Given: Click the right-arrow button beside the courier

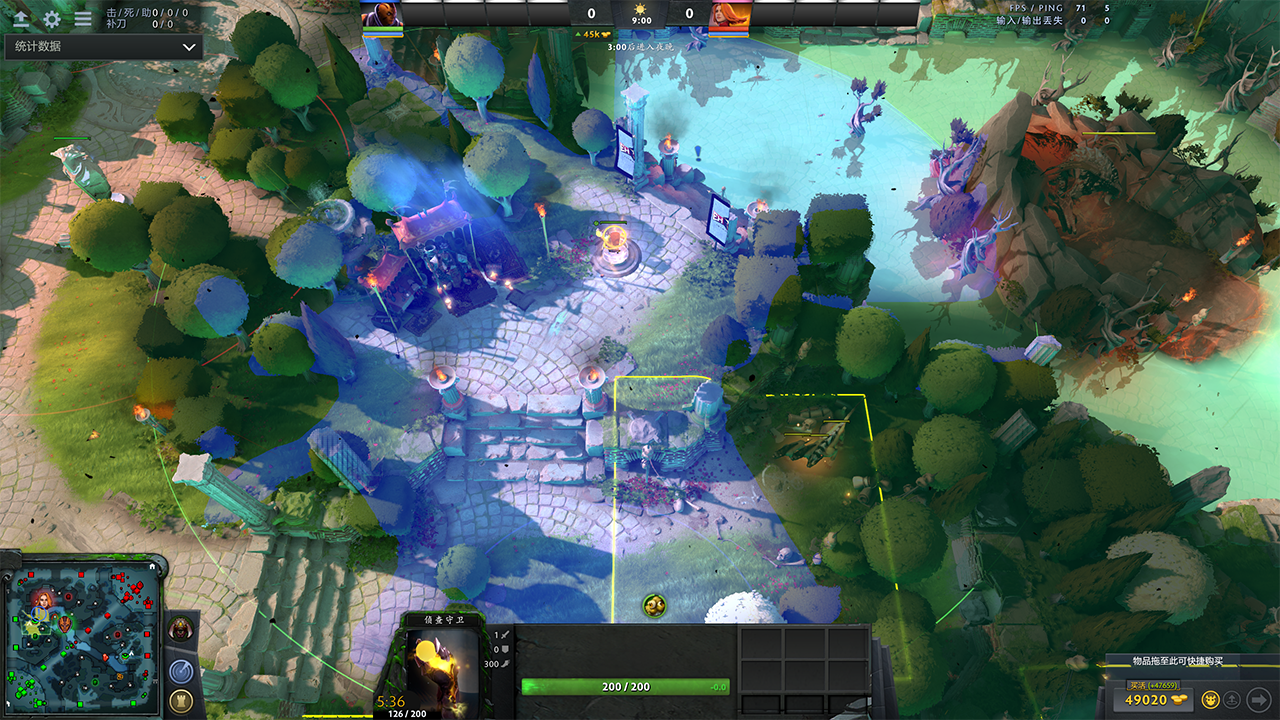Looking at the screenshot, I should 1259,699.
